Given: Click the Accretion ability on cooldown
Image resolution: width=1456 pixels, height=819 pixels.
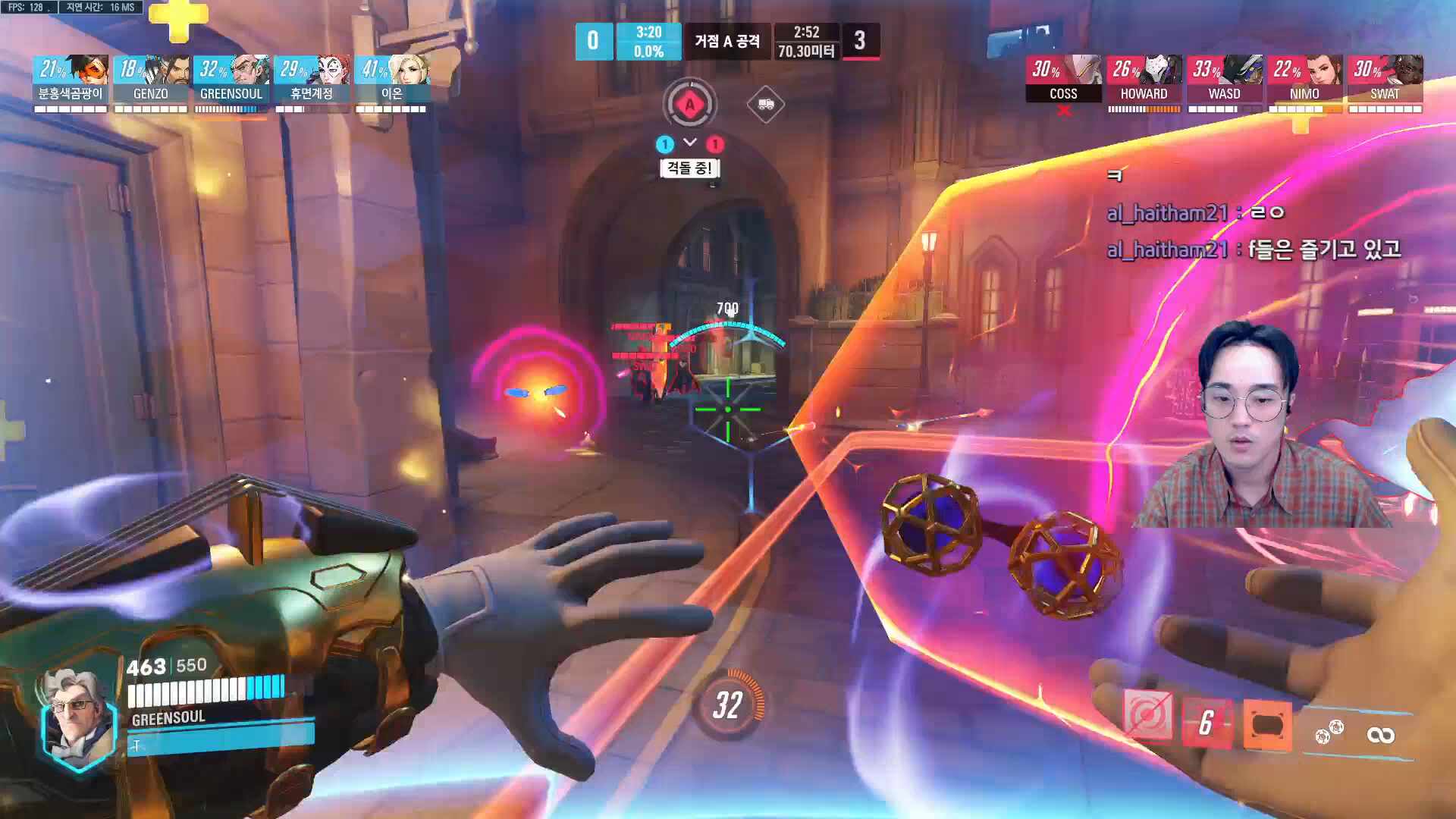Looking at the screenshot, I should coord(1207,723).
